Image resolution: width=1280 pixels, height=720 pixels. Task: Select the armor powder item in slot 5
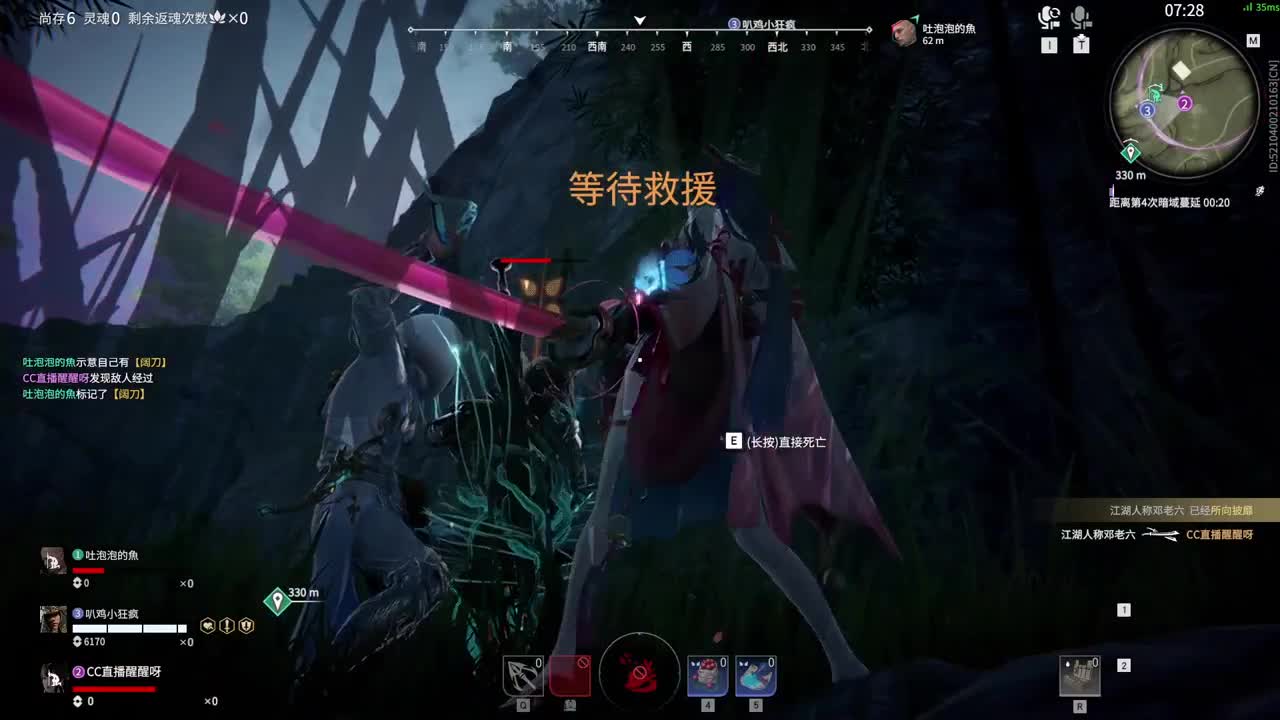755,676
